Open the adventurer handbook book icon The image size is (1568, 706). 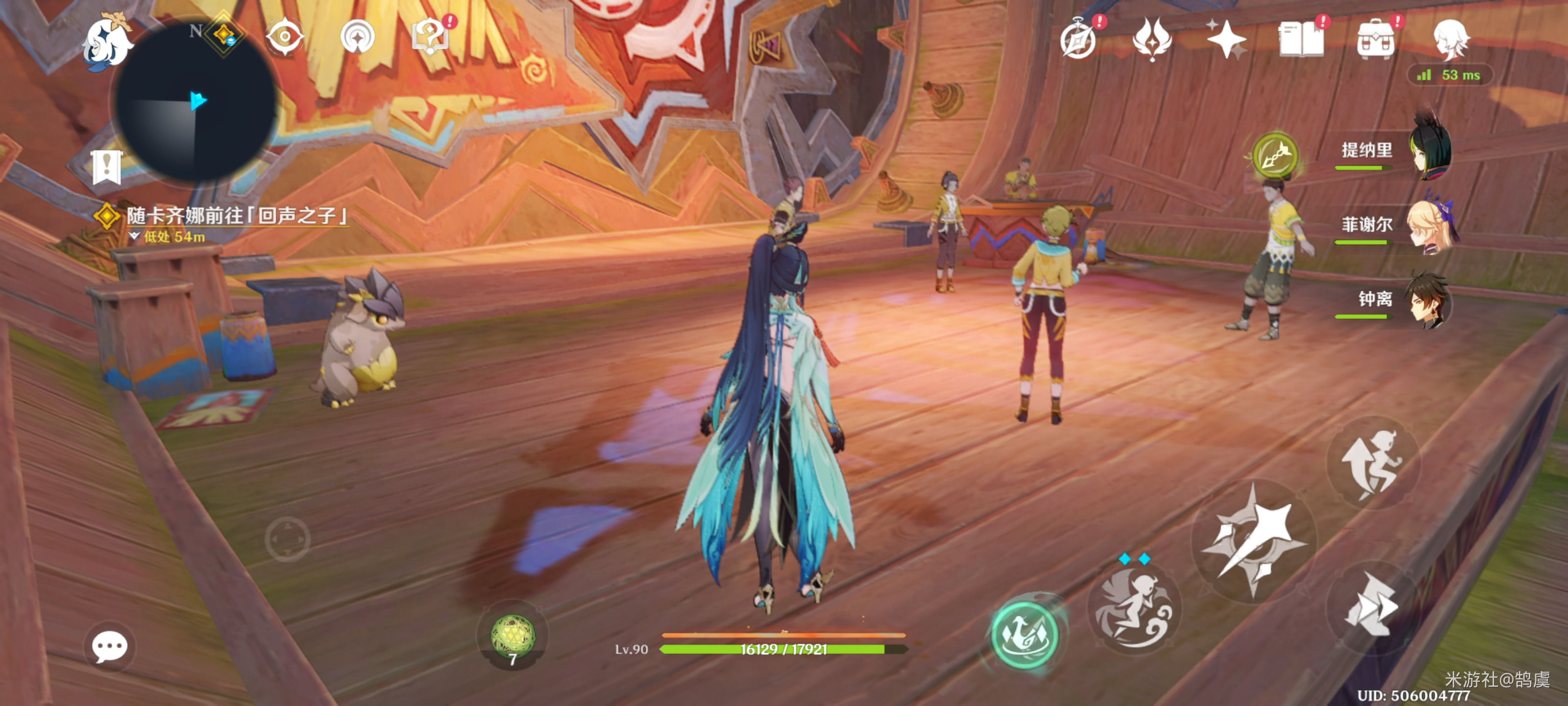[x=1301, y=40]
